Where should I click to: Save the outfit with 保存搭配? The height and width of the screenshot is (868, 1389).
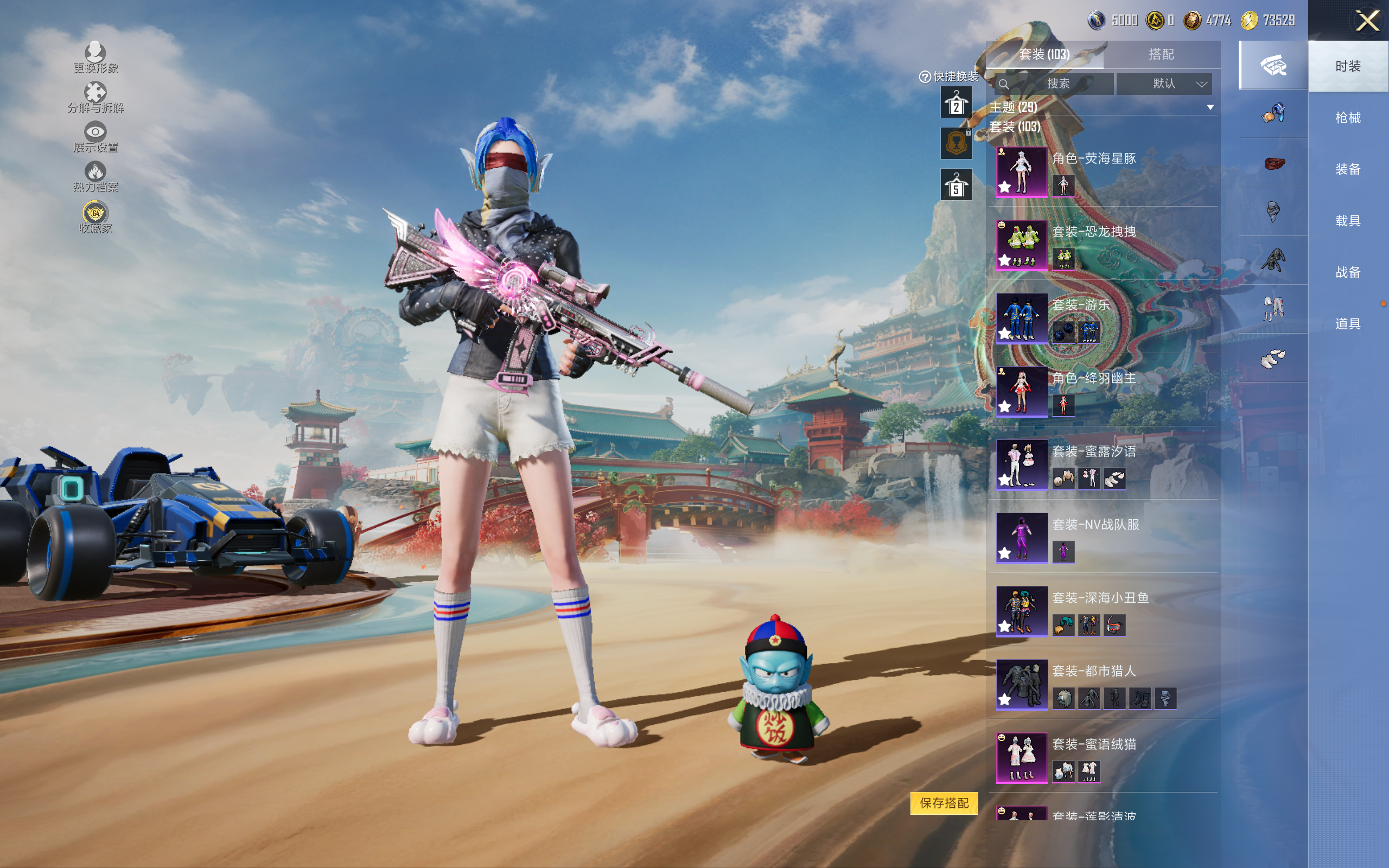pyautogui.click(x=944, y=802)
